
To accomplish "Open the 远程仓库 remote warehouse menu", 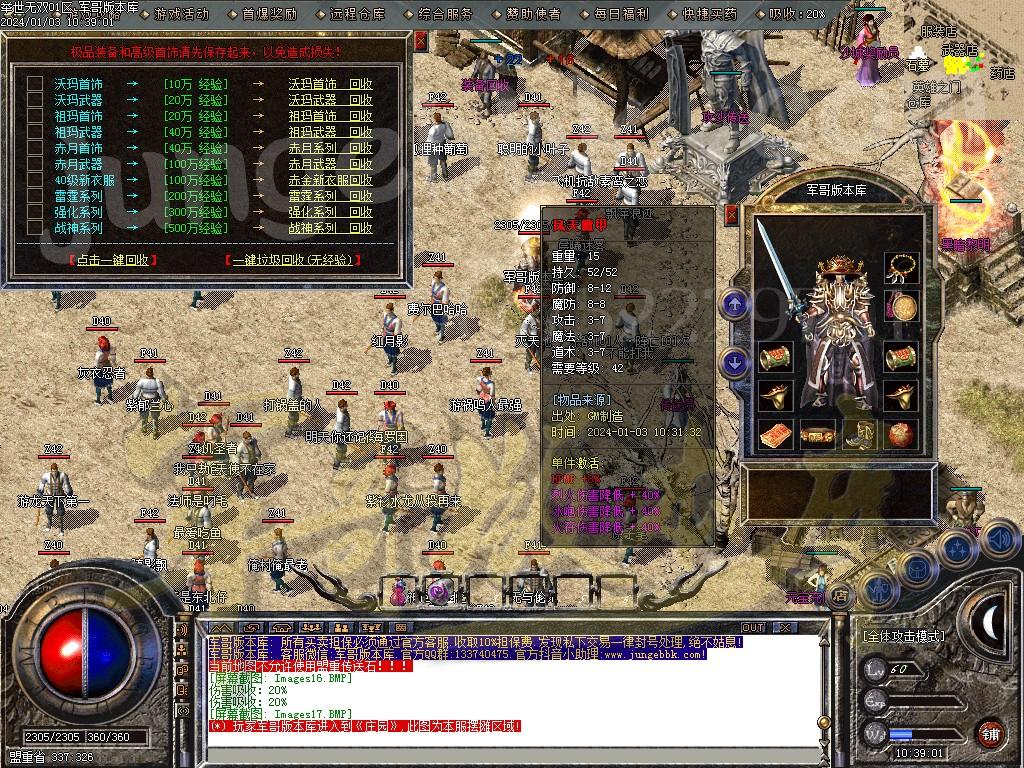I will point(356,14).
